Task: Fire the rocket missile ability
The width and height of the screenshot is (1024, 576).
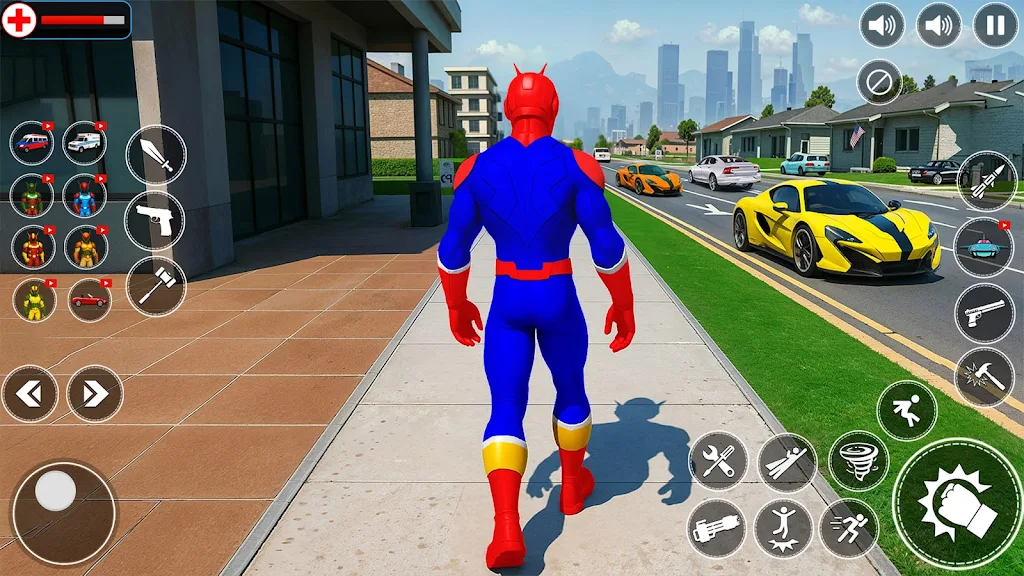Action: 986,181
